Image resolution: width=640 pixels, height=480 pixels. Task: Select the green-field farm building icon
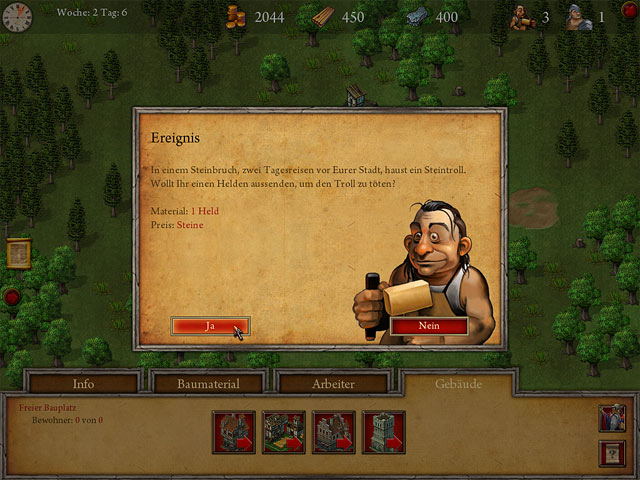click(x=283, y=432)
